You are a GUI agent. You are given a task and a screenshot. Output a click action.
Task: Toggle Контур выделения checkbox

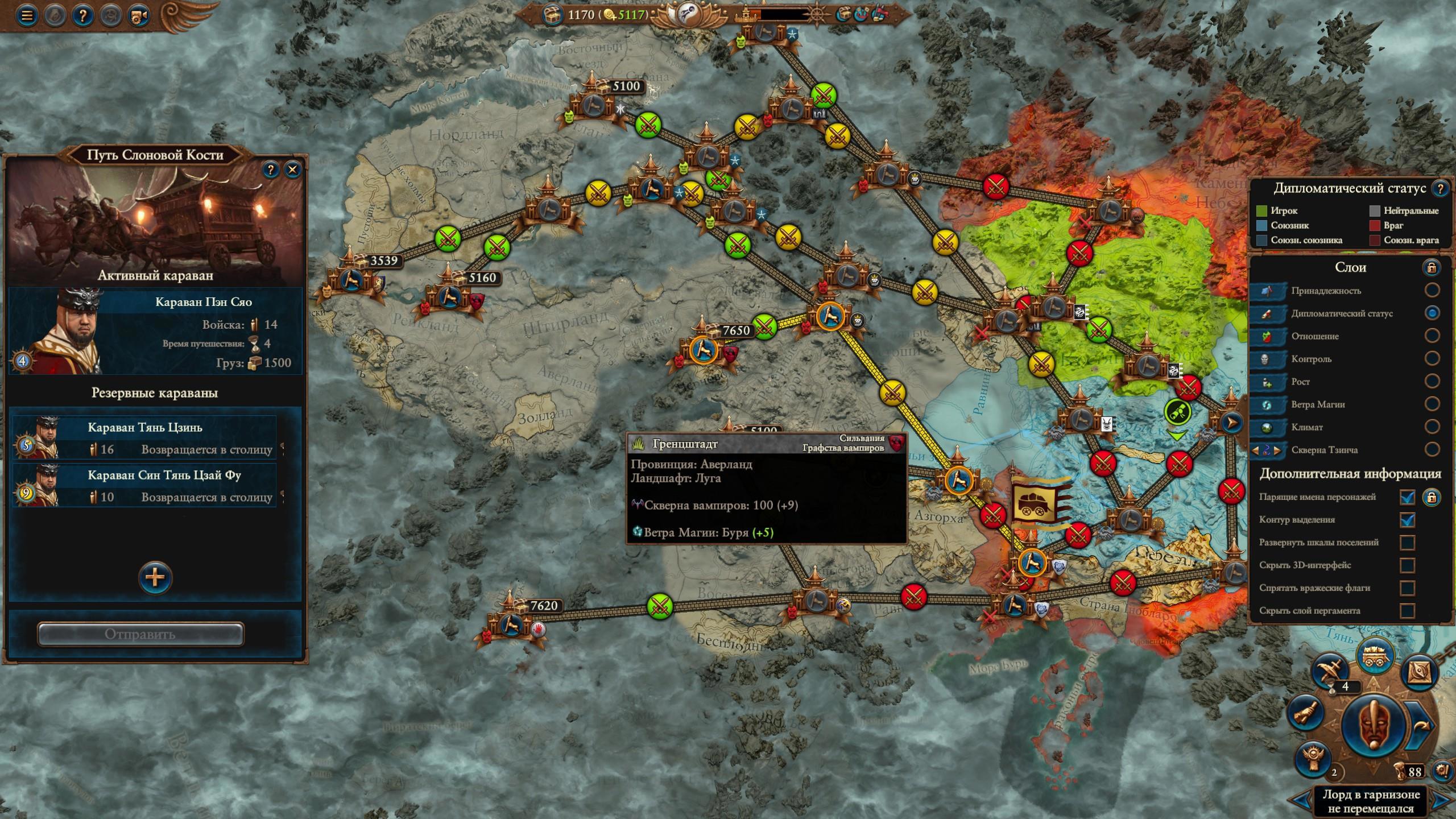(1407, 520)
